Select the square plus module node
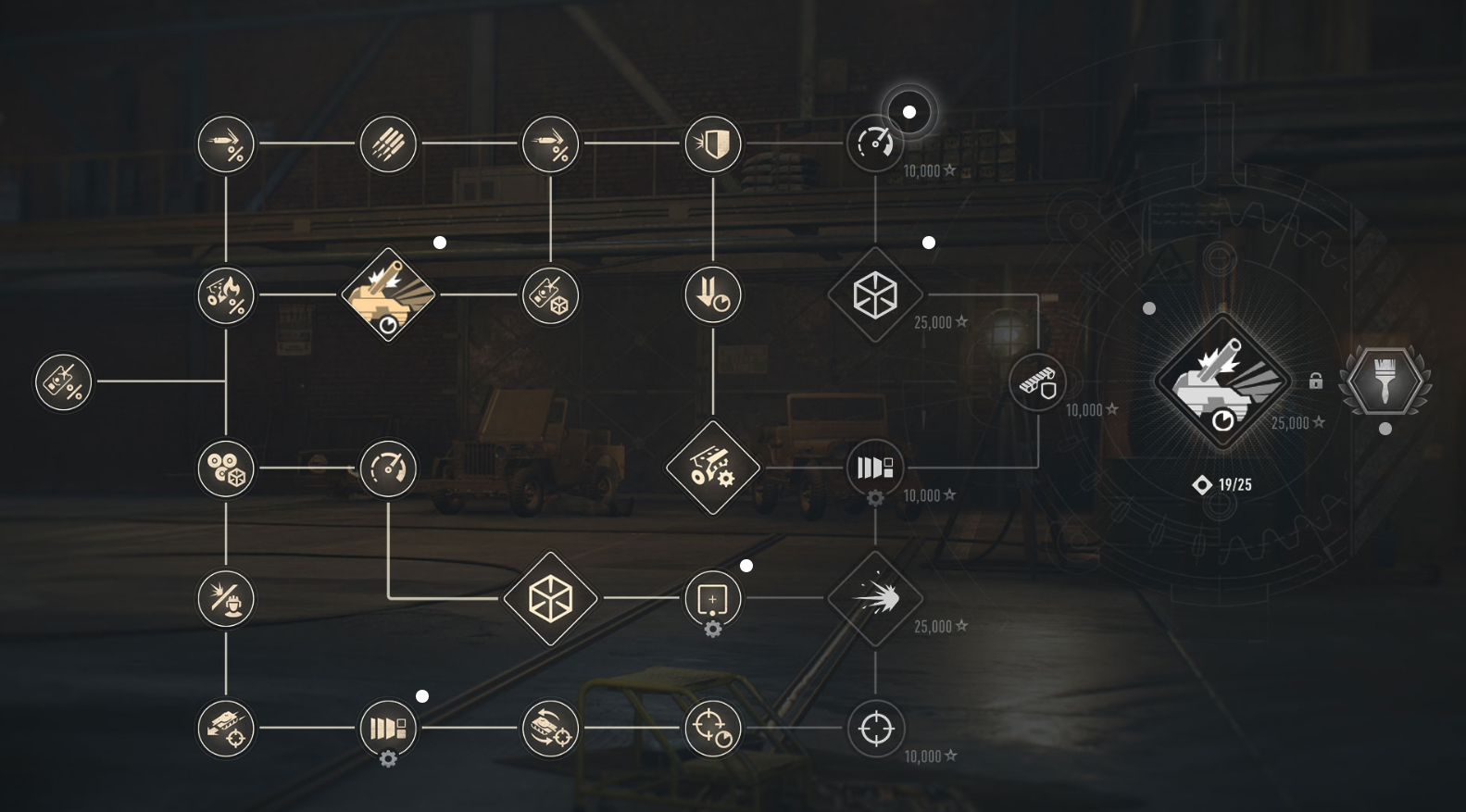Image resolution: width=1466 pixels, height=812 pixels. (x=713, y=599)
